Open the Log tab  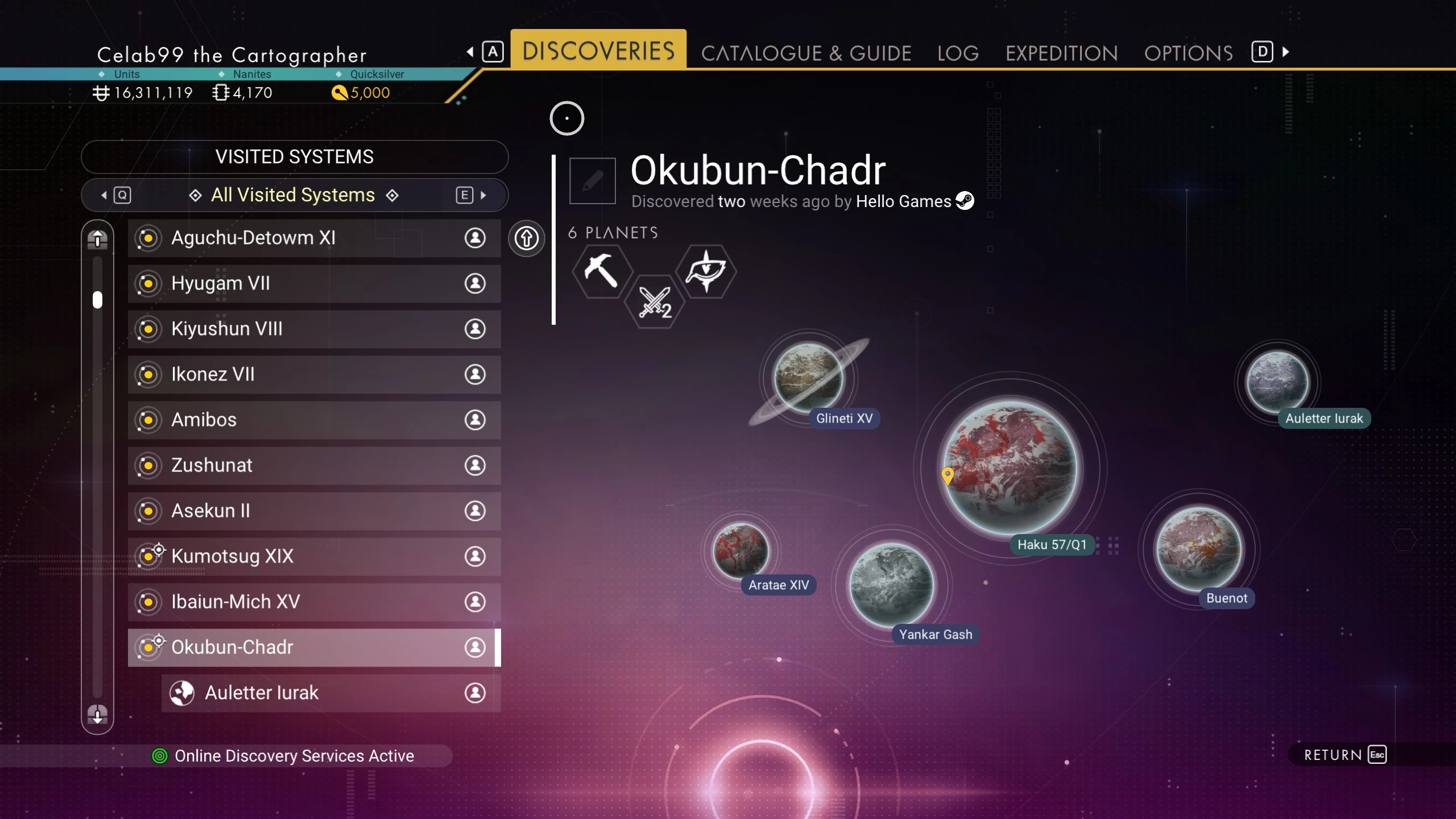(958, 53)
